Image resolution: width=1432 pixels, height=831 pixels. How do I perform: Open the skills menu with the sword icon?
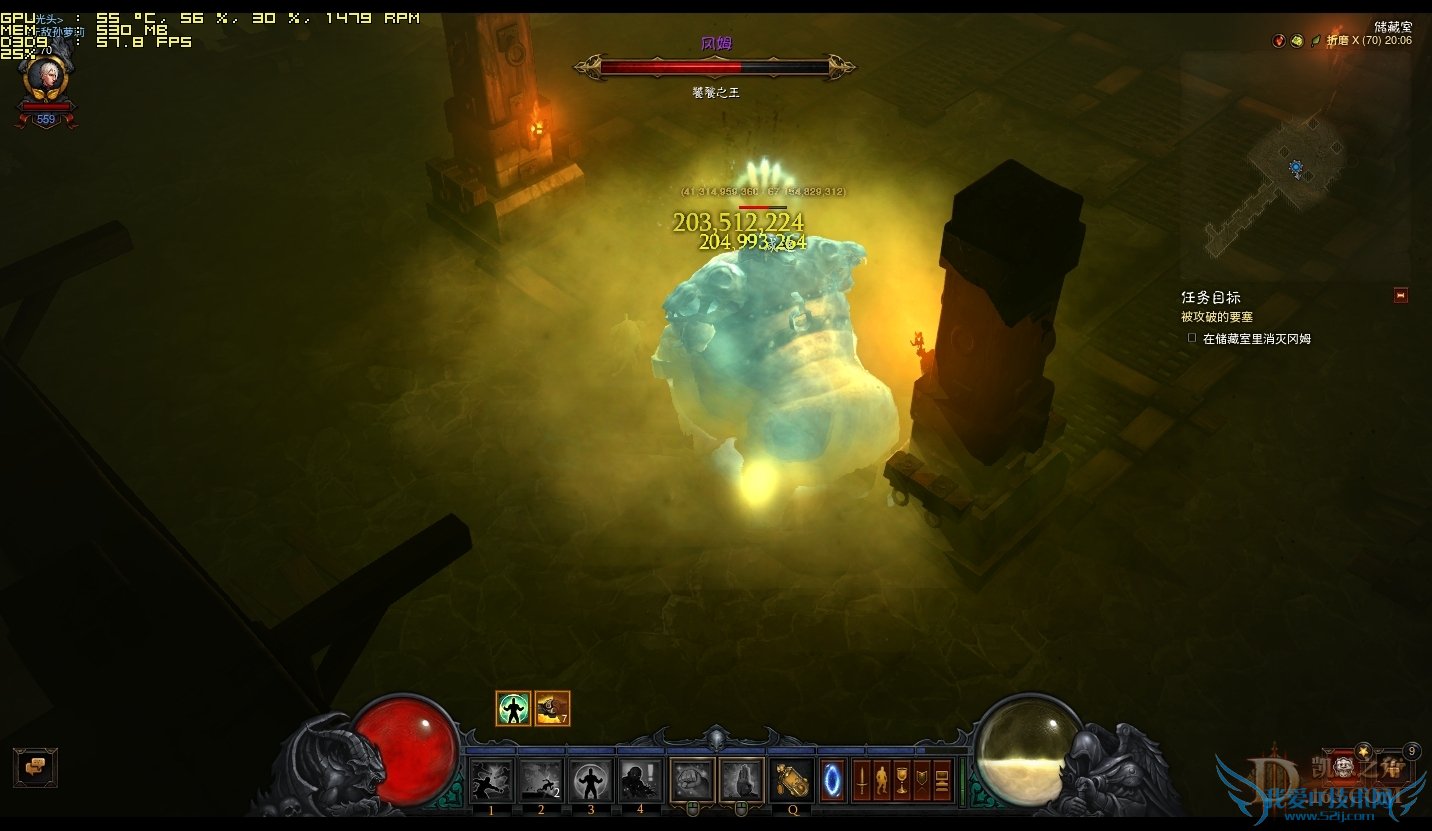click(x=861, y=781)
